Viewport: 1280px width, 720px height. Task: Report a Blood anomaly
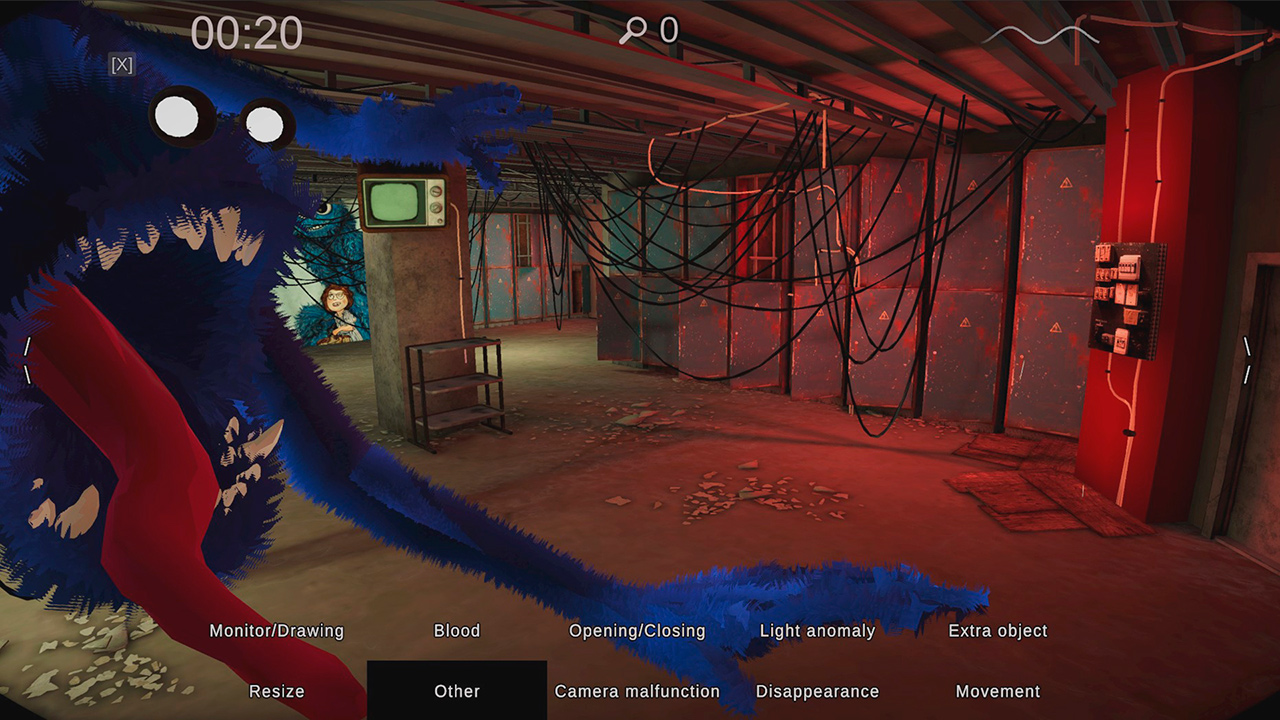coord(457,630)
